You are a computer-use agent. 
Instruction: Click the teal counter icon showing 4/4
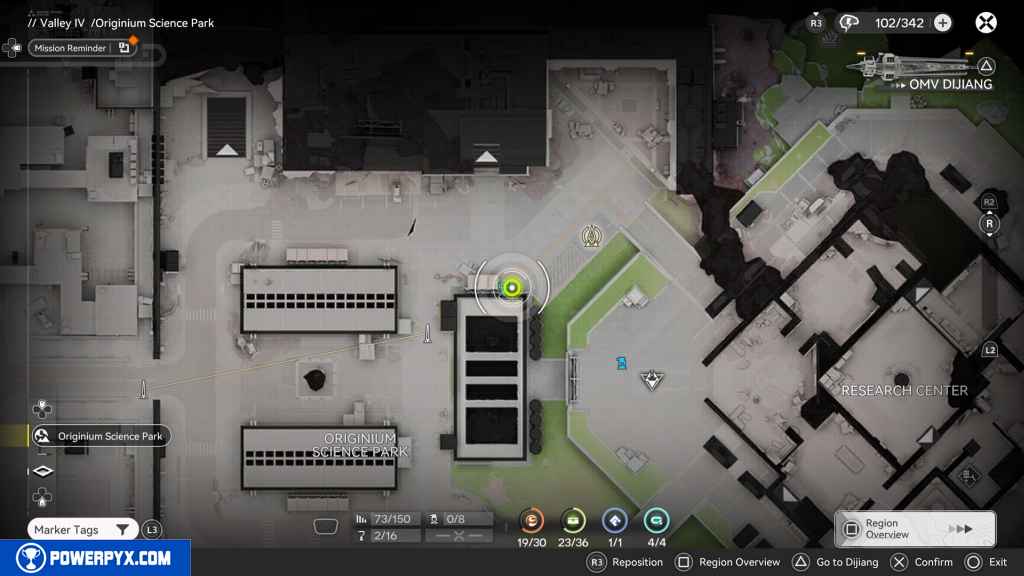tap(656, 520)
